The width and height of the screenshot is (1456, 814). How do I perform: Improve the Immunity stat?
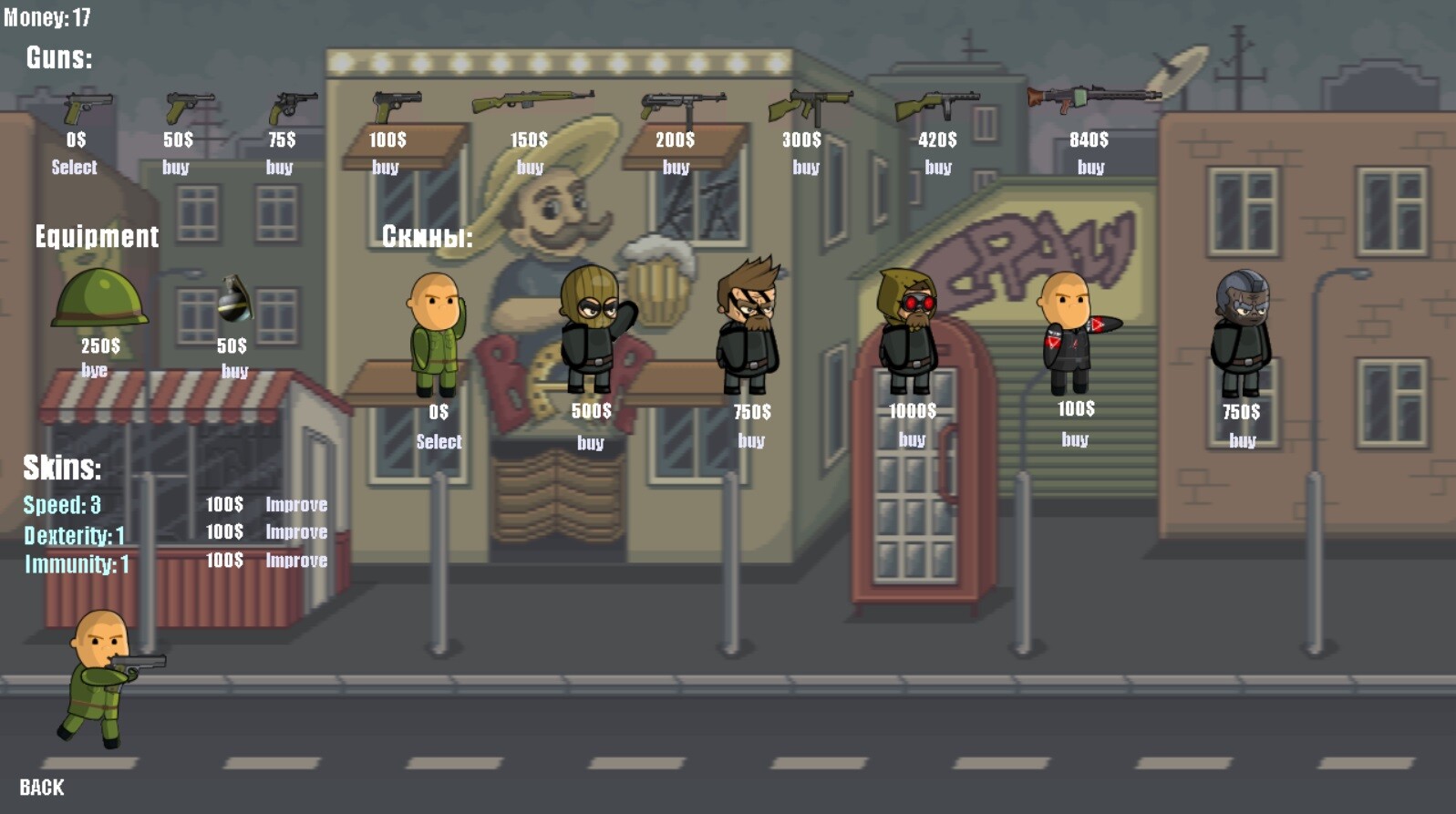tap(295, 562)
